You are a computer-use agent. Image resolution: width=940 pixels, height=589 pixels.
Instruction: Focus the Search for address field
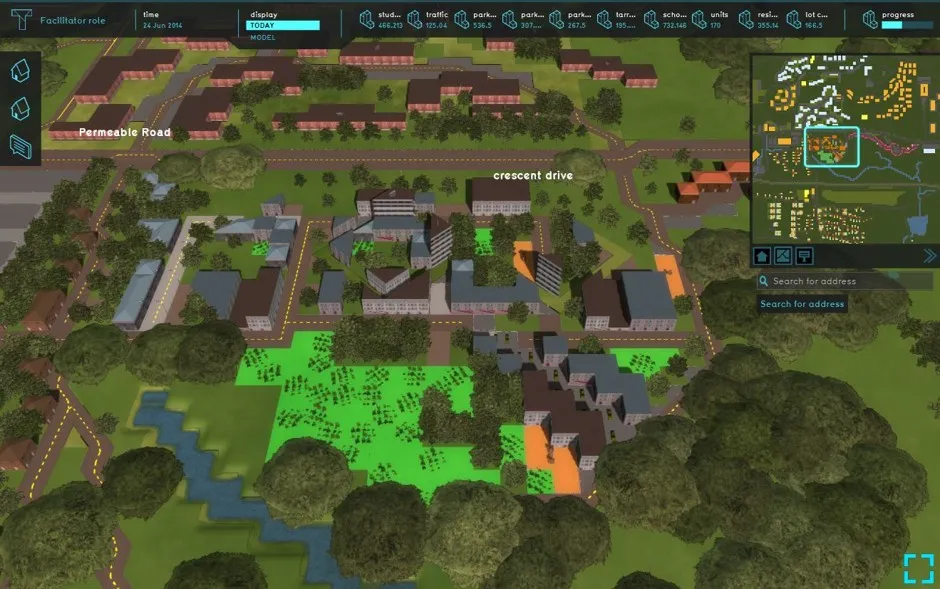850,282
